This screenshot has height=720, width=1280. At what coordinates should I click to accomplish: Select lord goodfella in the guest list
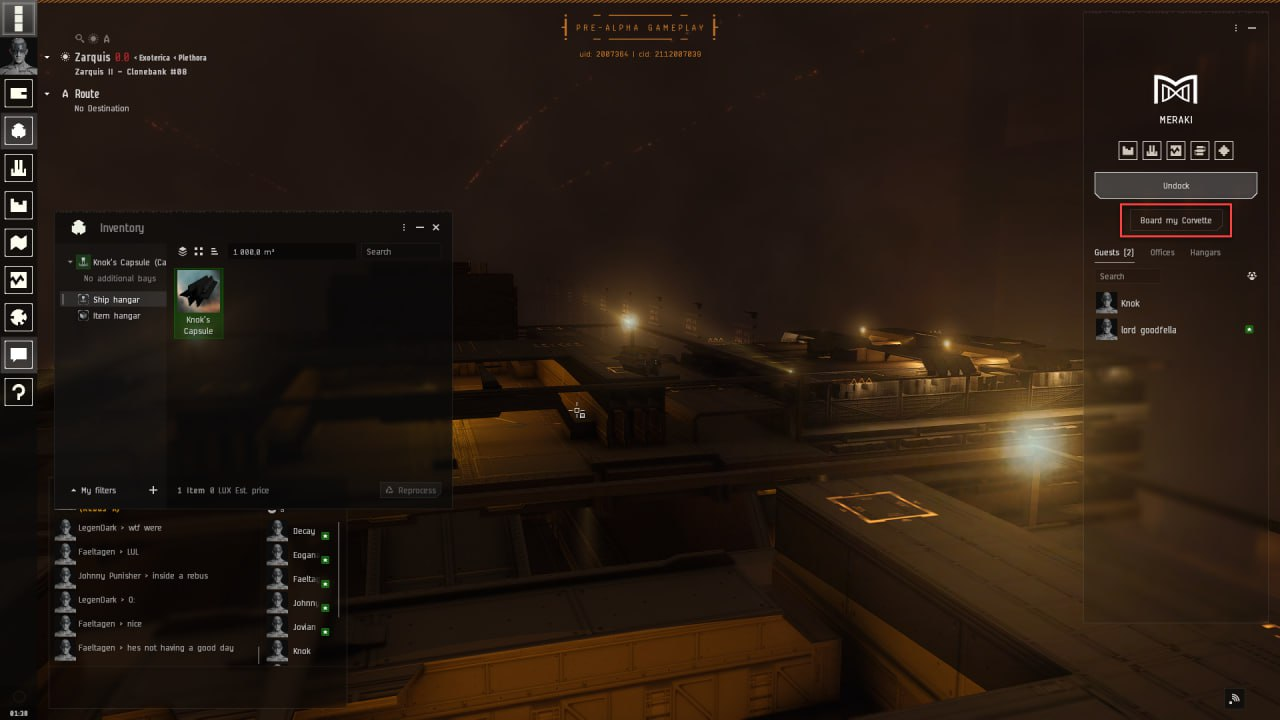click(1148, 330)
